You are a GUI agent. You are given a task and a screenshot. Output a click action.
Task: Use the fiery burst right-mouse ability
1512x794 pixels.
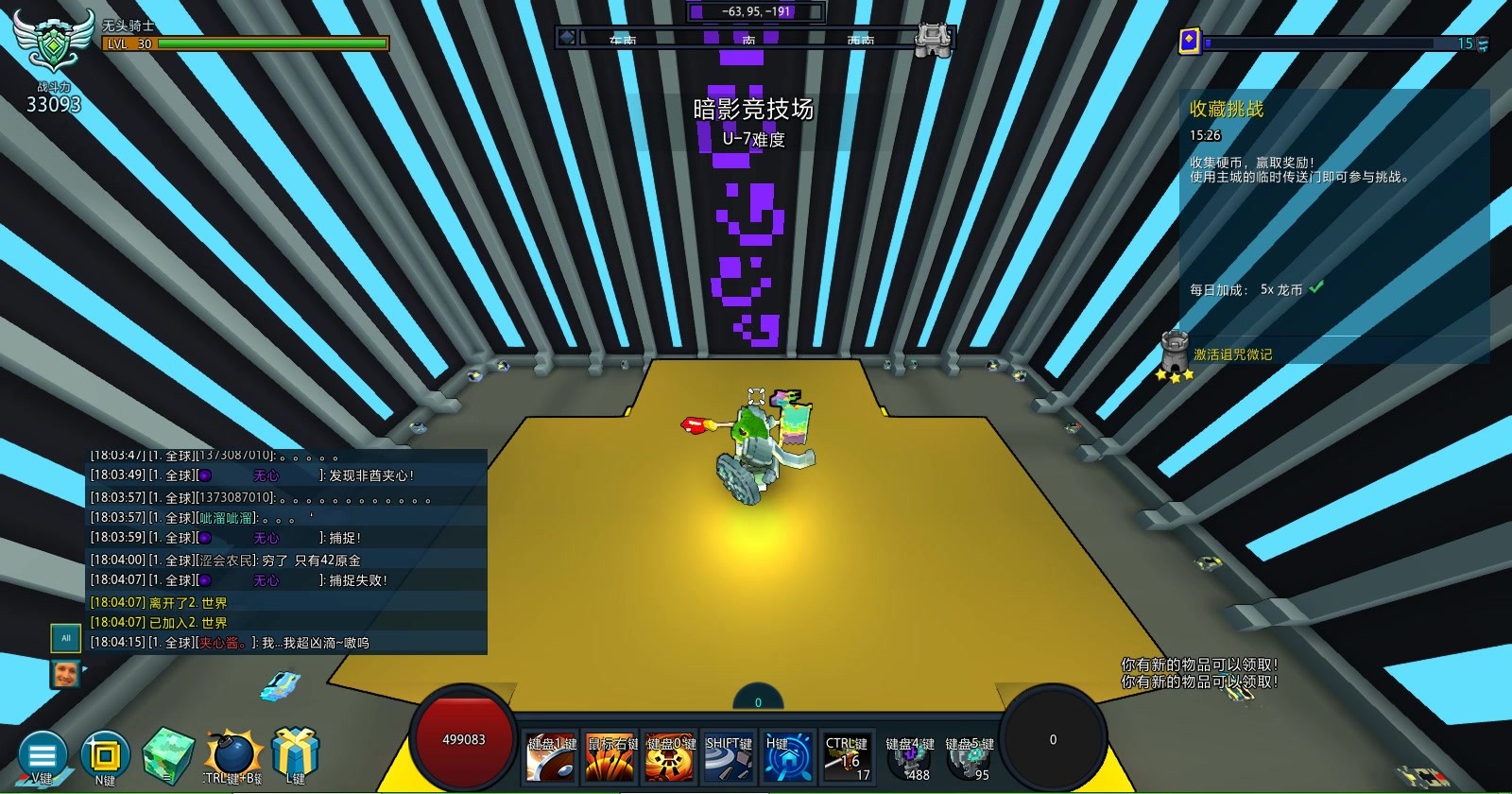[610, 757]
